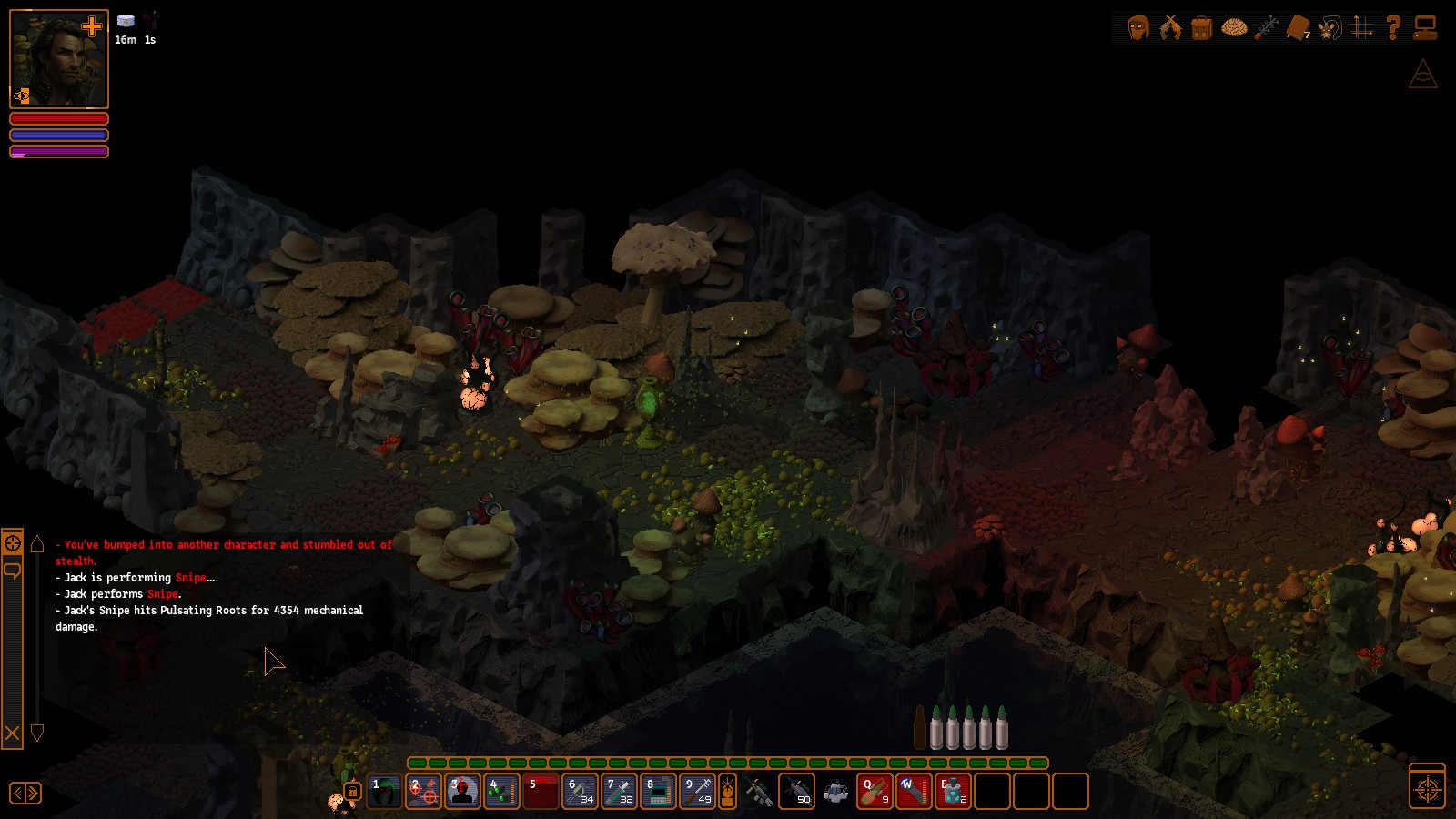
Task: Open the map grid icon
Action: pos(1362,28)
